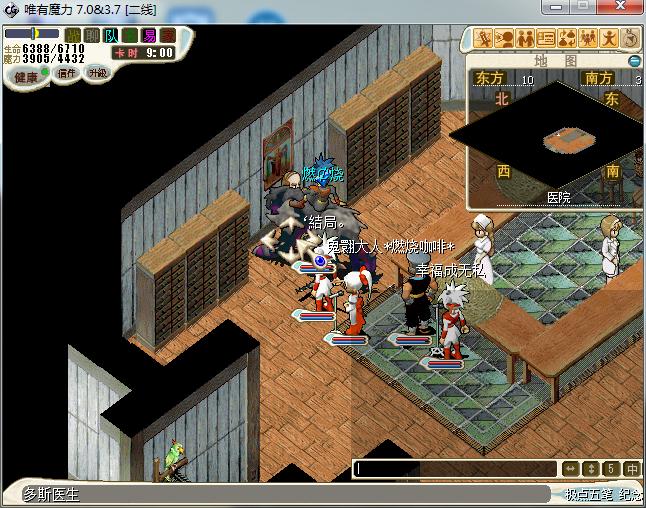
Task: Open the 健康 health status button
Action: pos(27,77)
